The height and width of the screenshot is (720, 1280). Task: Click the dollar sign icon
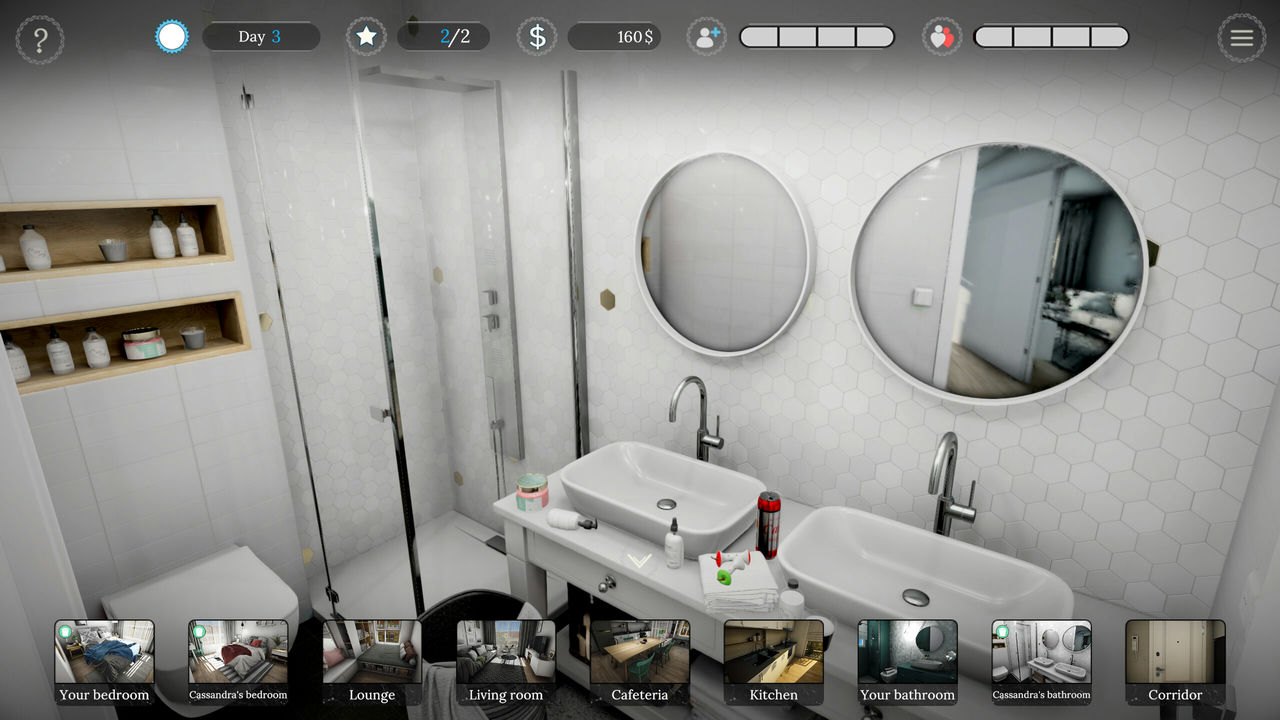[536, 36]
